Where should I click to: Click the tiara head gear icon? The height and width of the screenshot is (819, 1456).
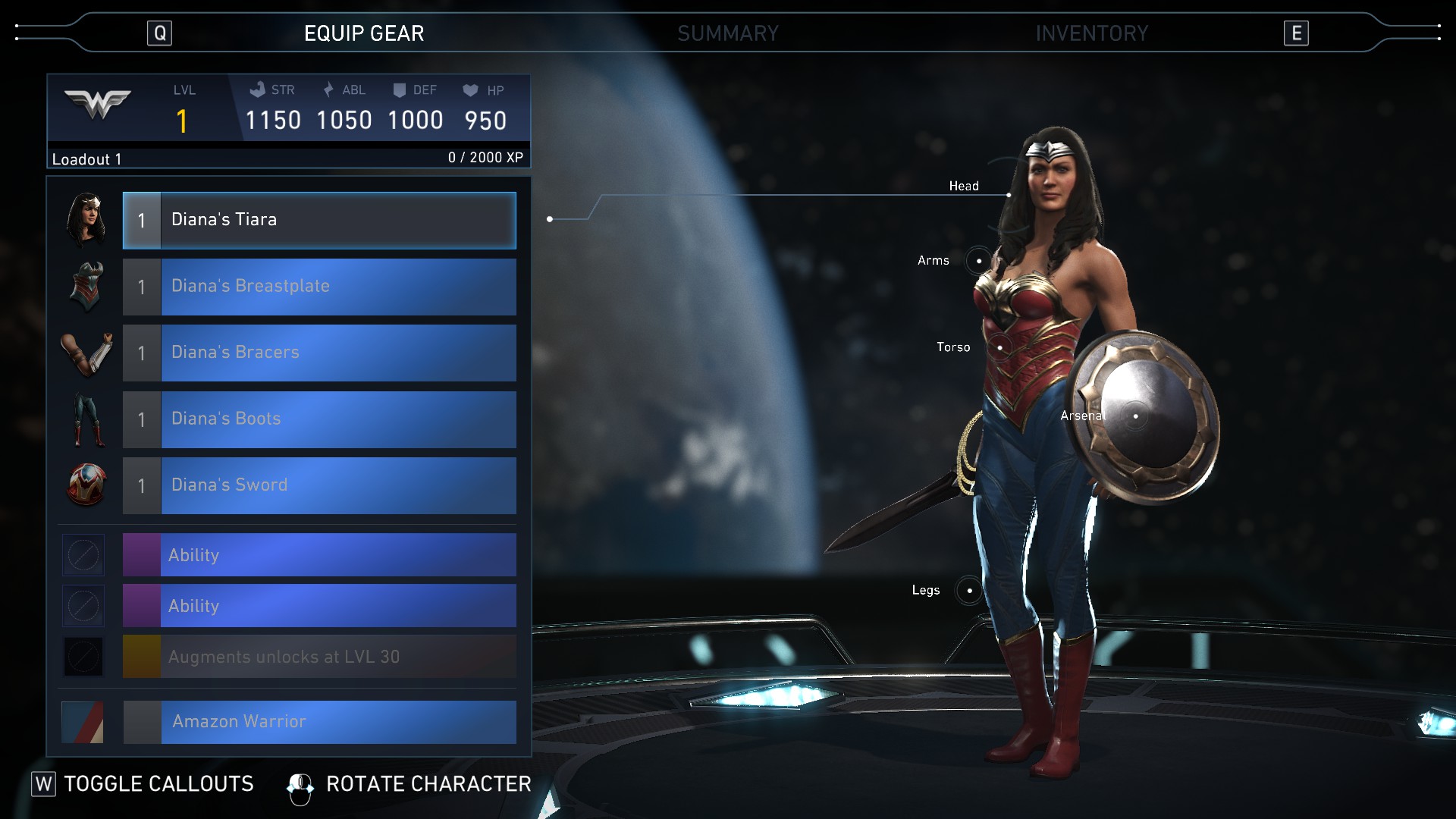[x=86, y=220]
